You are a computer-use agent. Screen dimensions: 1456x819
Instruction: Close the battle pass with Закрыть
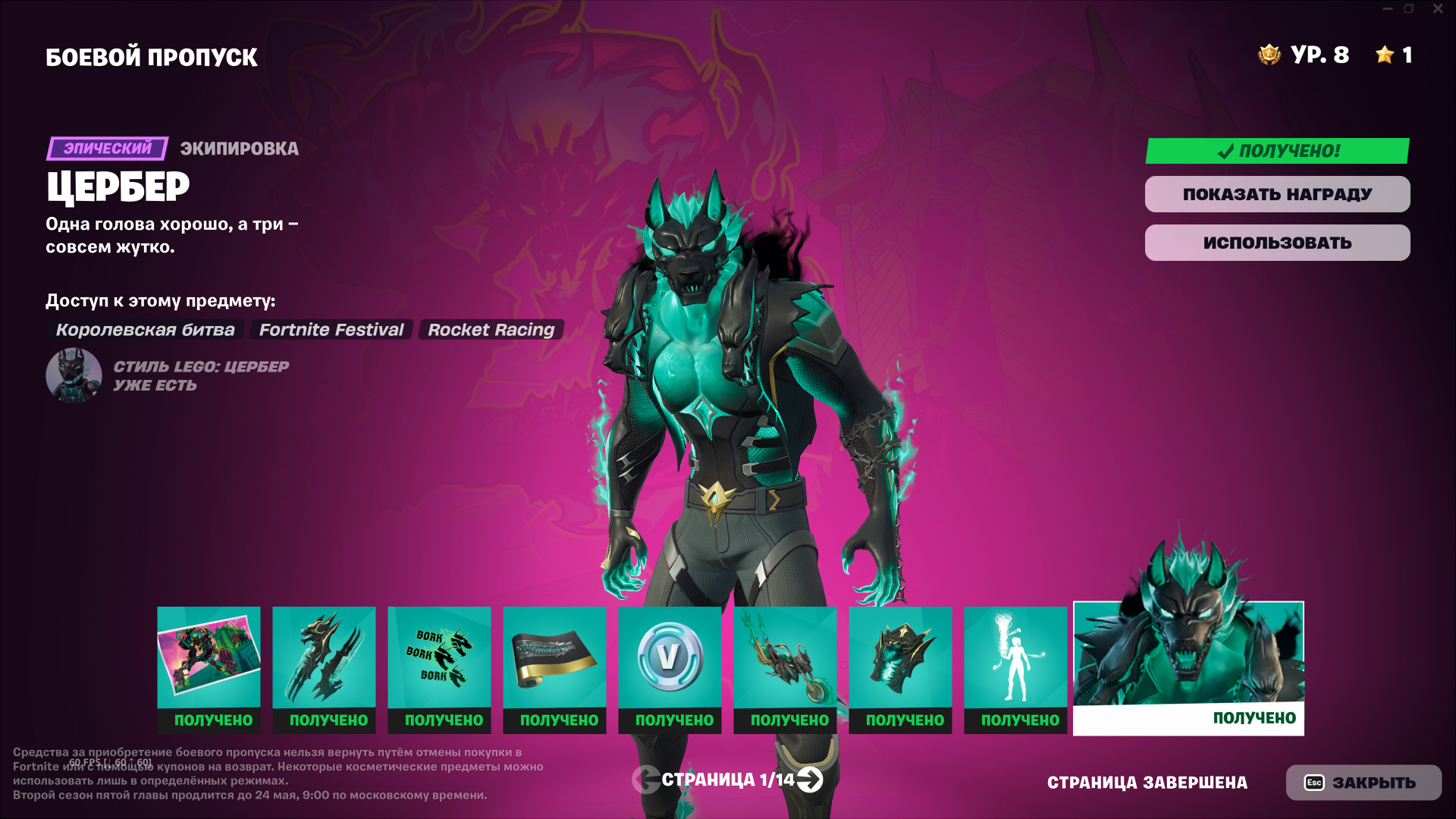[x=1363, y=783]
